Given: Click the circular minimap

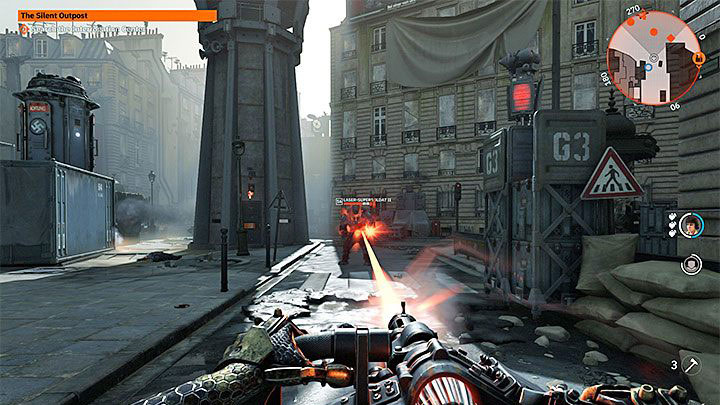Looking at the screenshot, I should tap(653, 57).
